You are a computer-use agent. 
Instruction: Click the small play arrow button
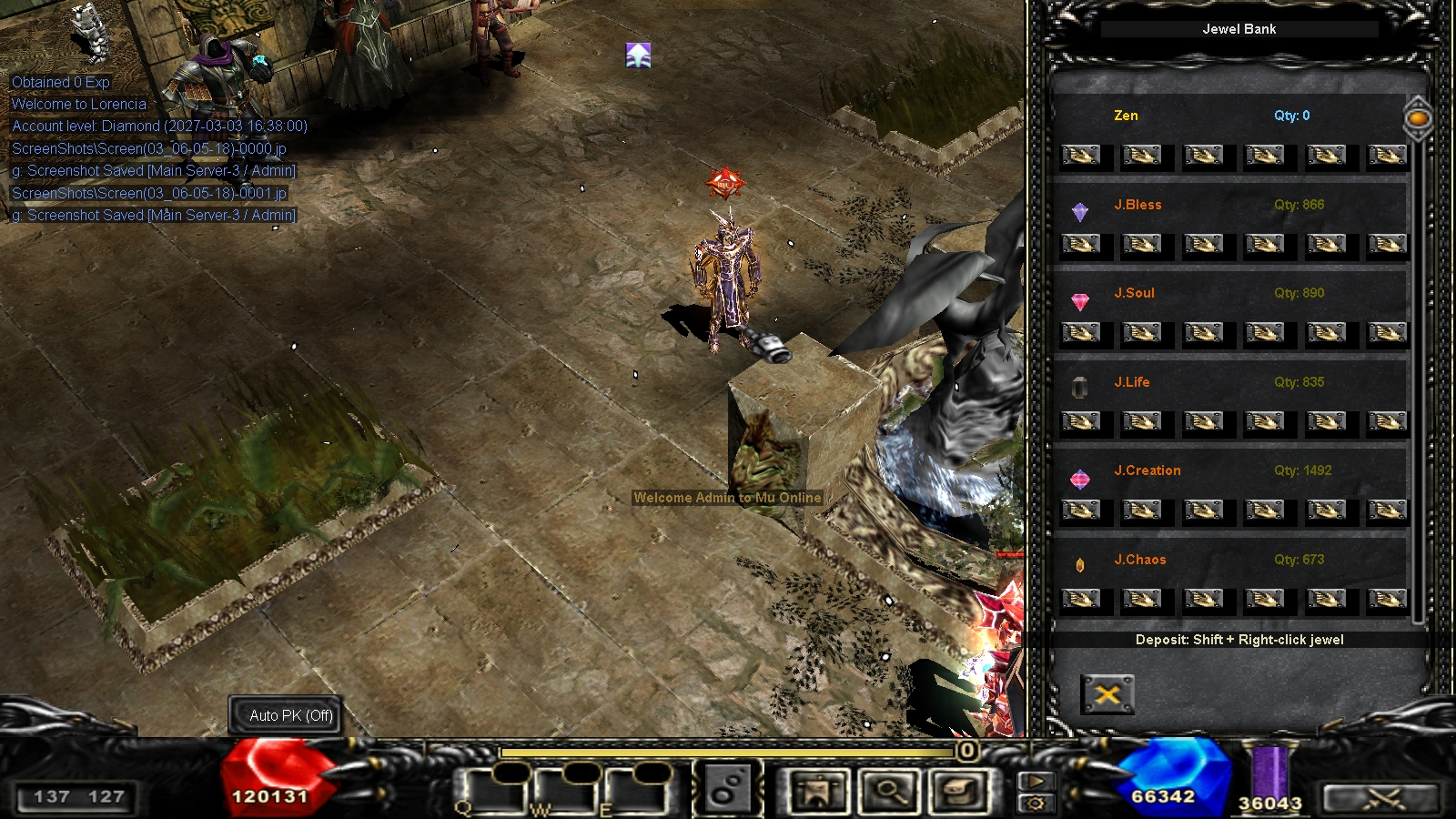[x=1036, y=781]
